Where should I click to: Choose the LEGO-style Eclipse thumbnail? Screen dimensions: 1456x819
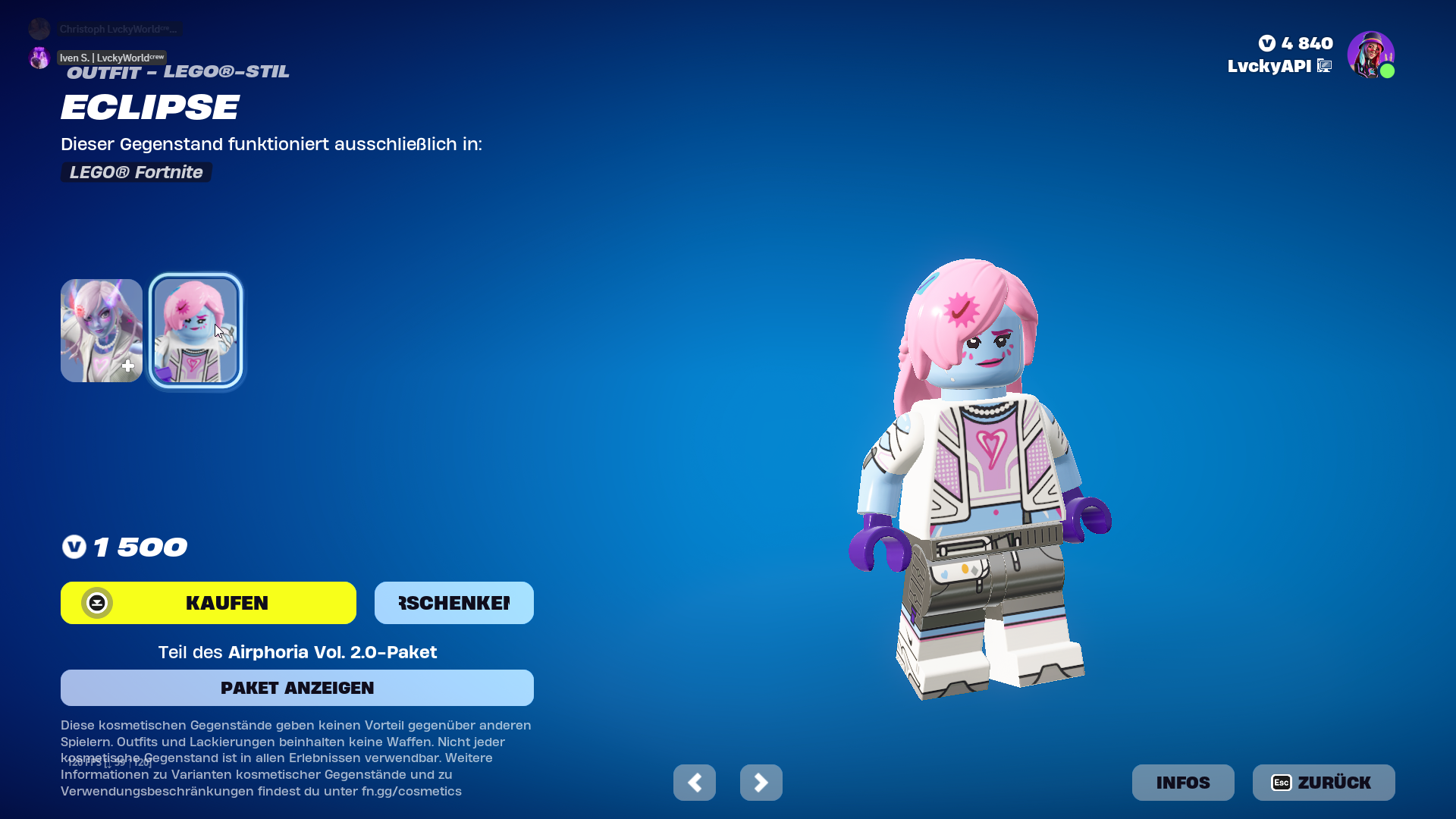click(x=196, y=331)
